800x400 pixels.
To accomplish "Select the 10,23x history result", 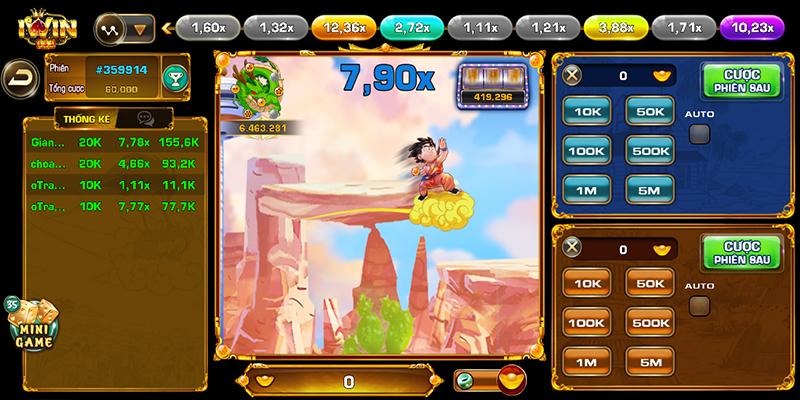I will (x=751, y=27).
